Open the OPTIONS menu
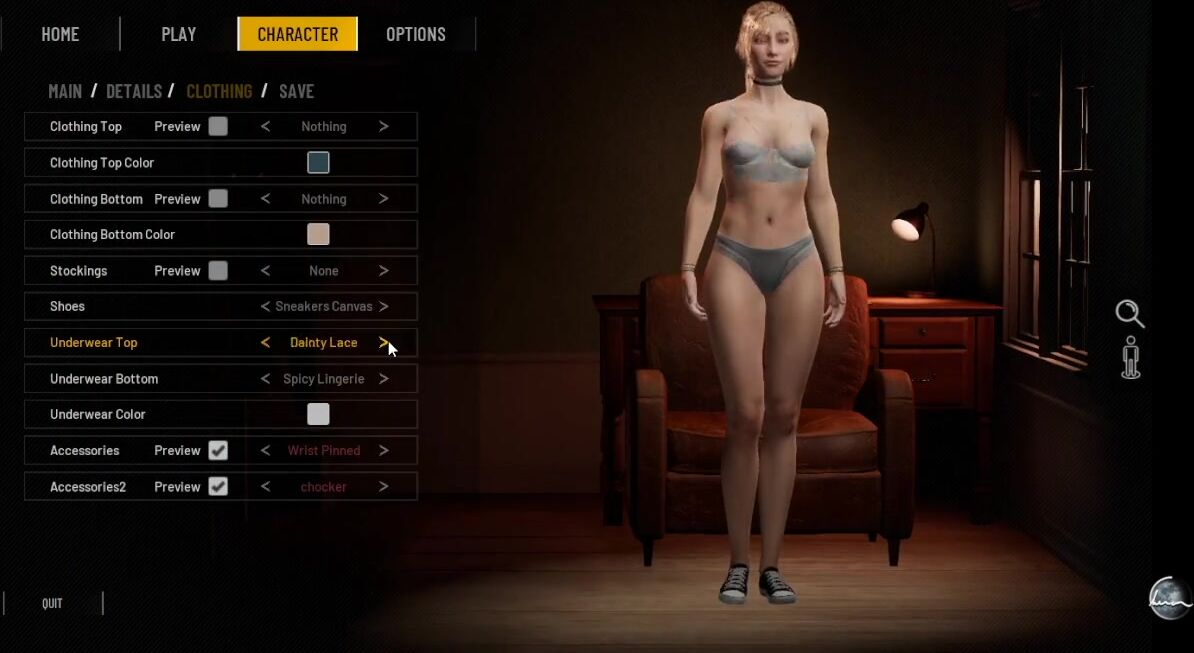Image resolution: width=1194 pixels, height=653 pixels. [416, 34]
